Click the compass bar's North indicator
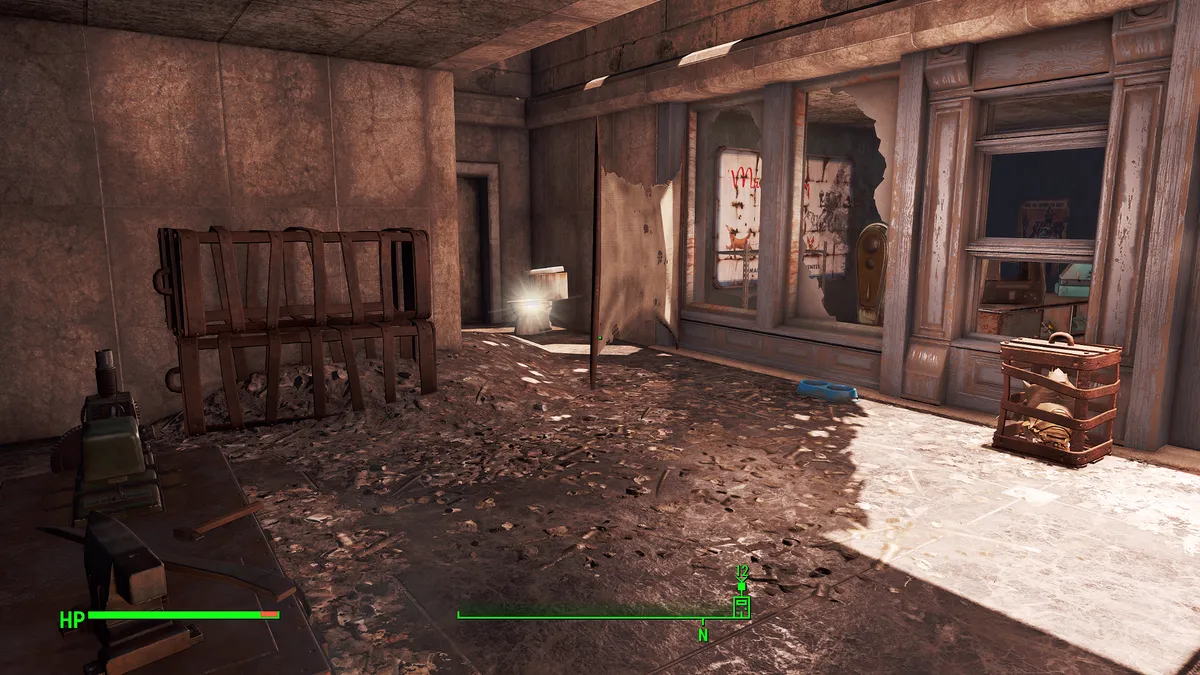The width and height of the screenshot is (1200, 675). [x=703, y=634]
